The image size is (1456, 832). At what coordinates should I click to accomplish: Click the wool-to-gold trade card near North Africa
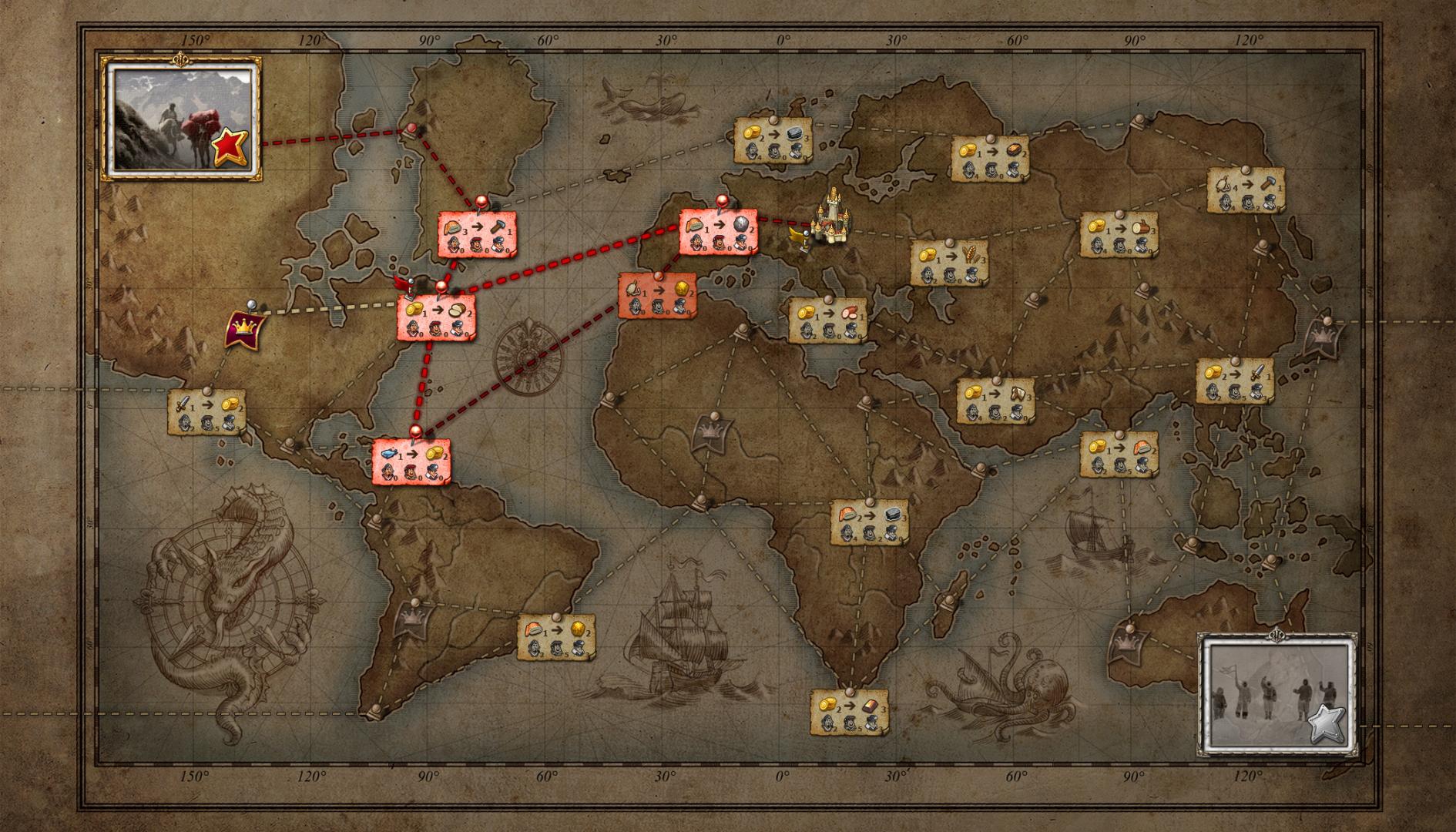[659, 297]
